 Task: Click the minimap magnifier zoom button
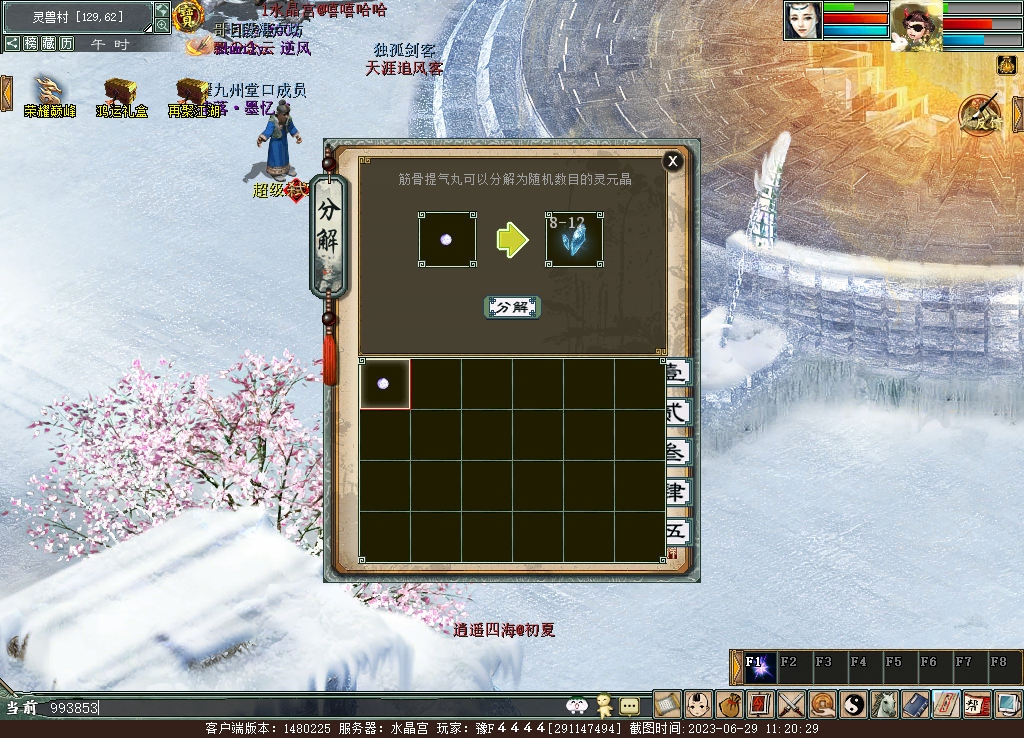tap(162, 26)
